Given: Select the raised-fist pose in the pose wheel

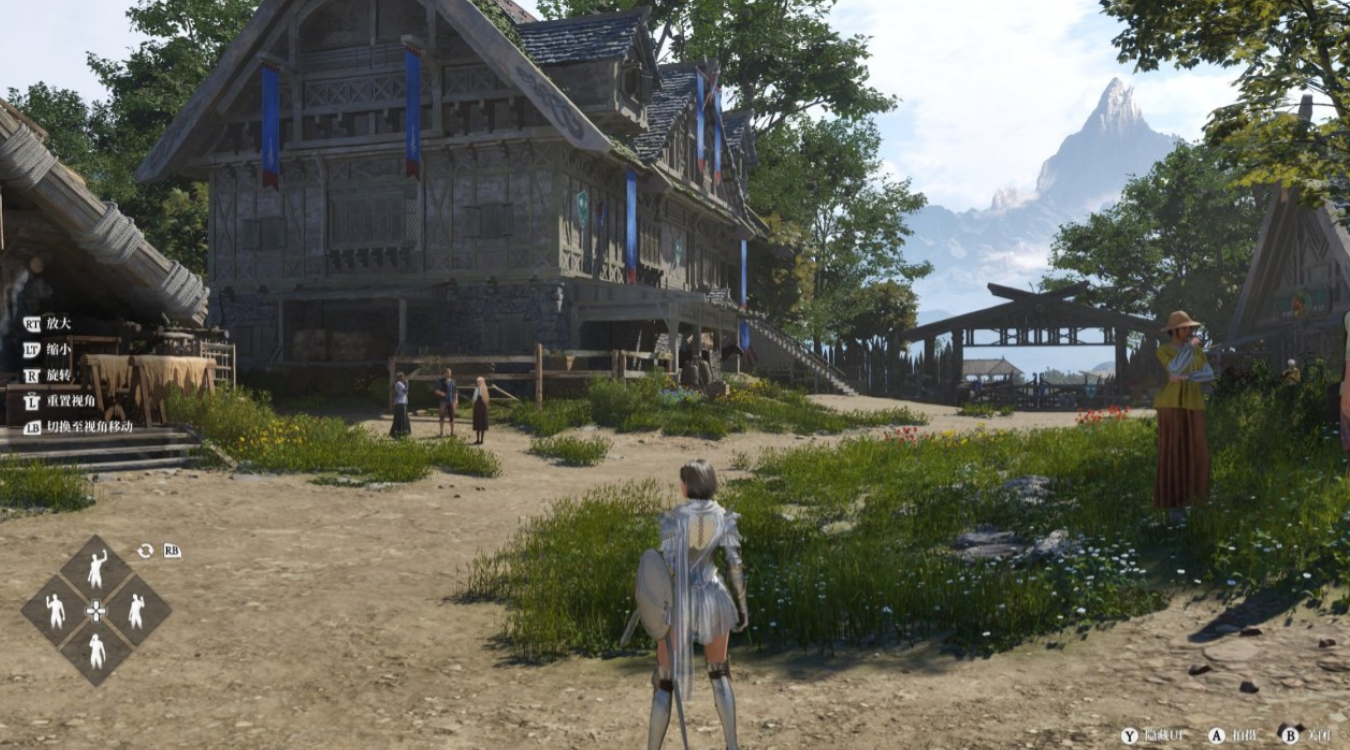Looking at the screenshot, I should 96,569.
